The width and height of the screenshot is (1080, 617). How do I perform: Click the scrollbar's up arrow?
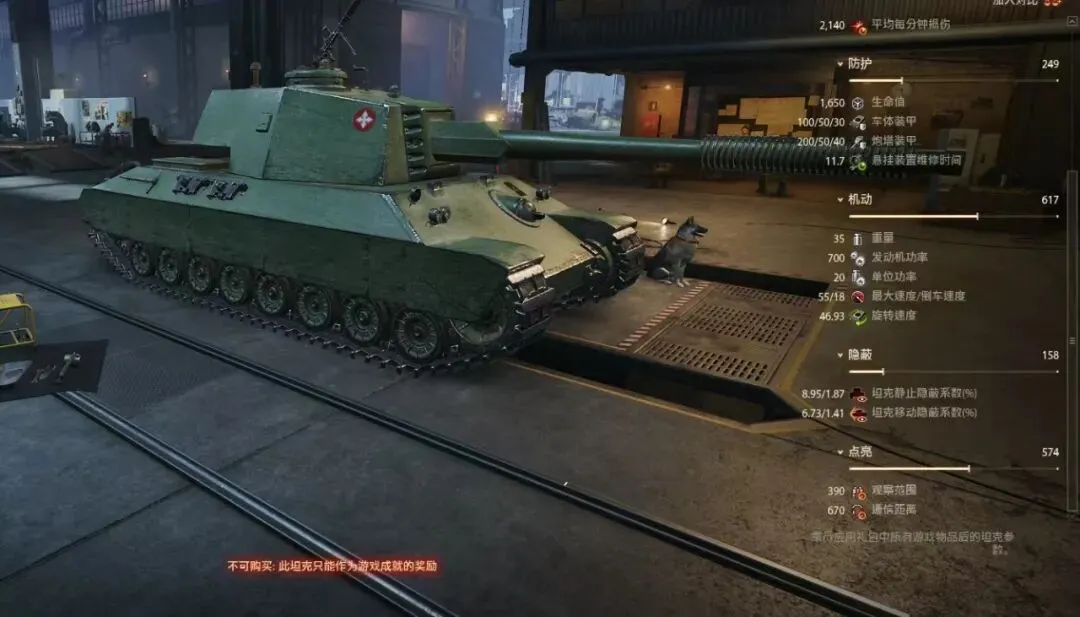(1072, 20)
